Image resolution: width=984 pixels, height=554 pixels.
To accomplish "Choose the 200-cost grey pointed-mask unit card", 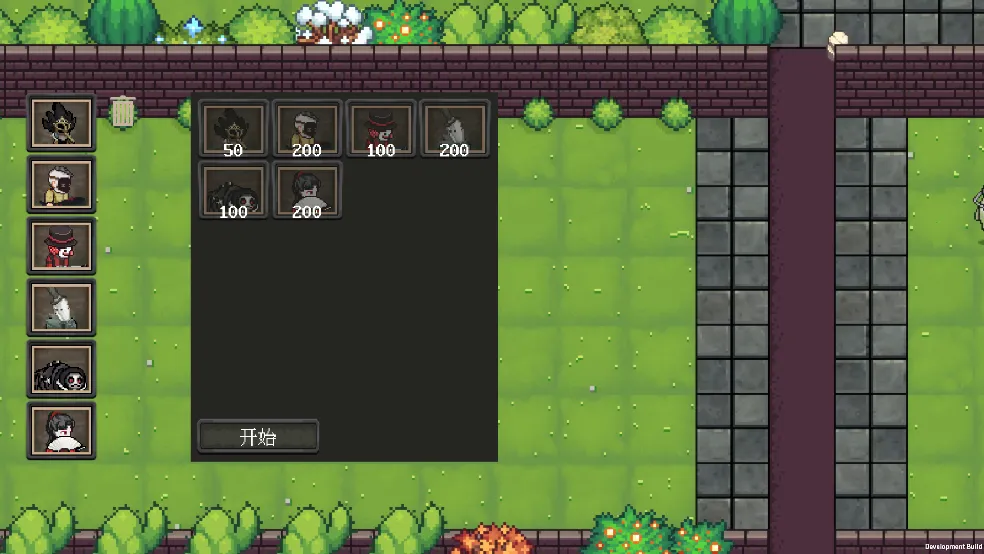I will point(455,129).
